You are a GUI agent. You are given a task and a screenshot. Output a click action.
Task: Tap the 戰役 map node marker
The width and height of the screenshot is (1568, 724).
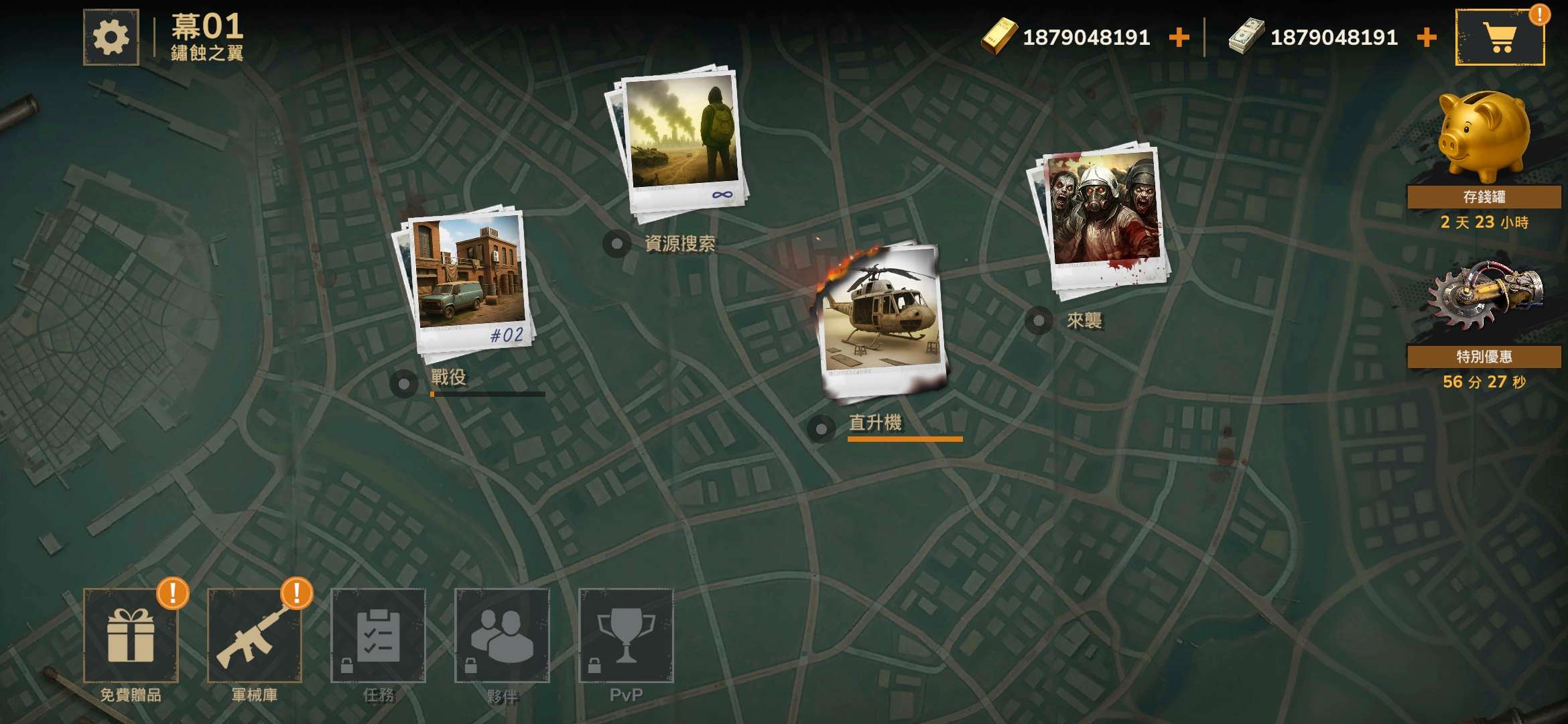coord(405,382)
